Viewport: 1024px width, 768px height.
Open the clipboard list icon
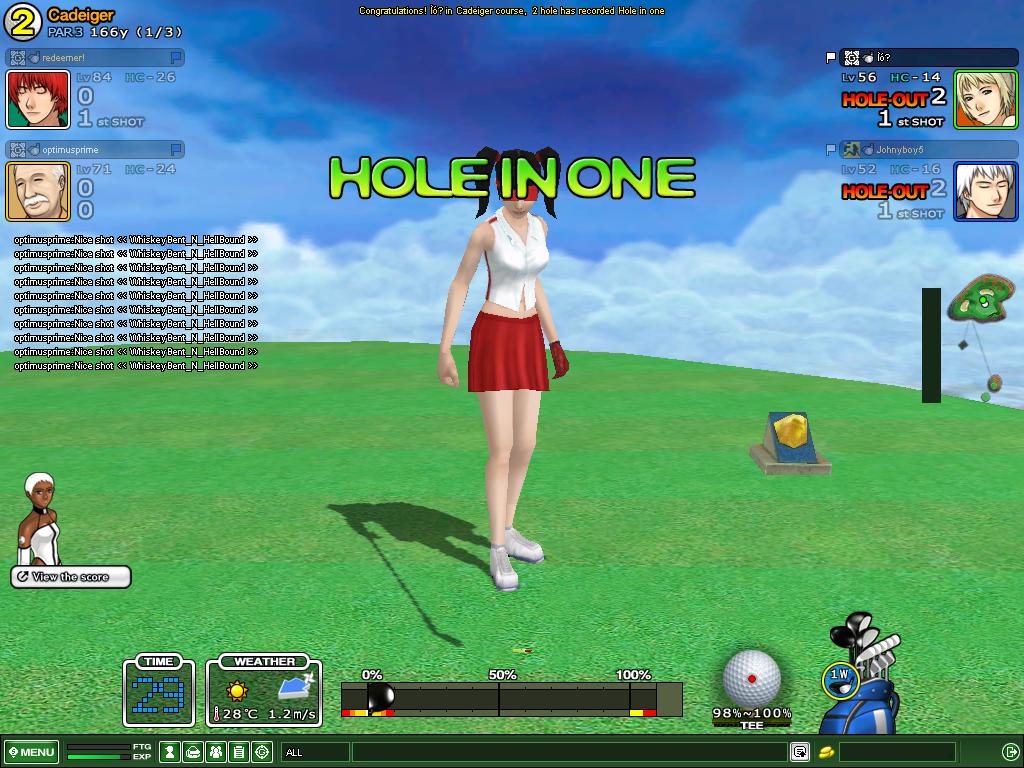click(239, 752)
